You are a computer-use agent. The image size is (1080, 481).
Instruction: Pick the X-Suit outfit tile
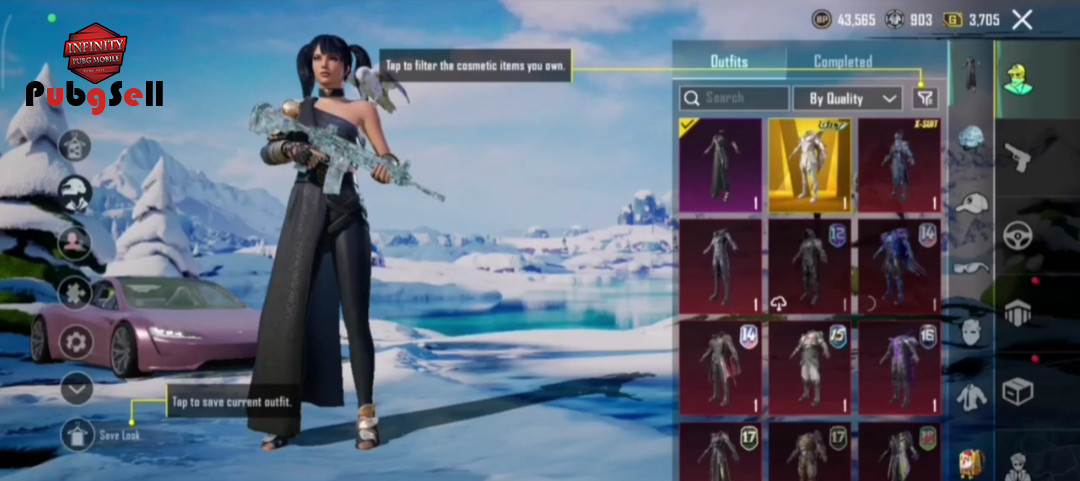899,165
